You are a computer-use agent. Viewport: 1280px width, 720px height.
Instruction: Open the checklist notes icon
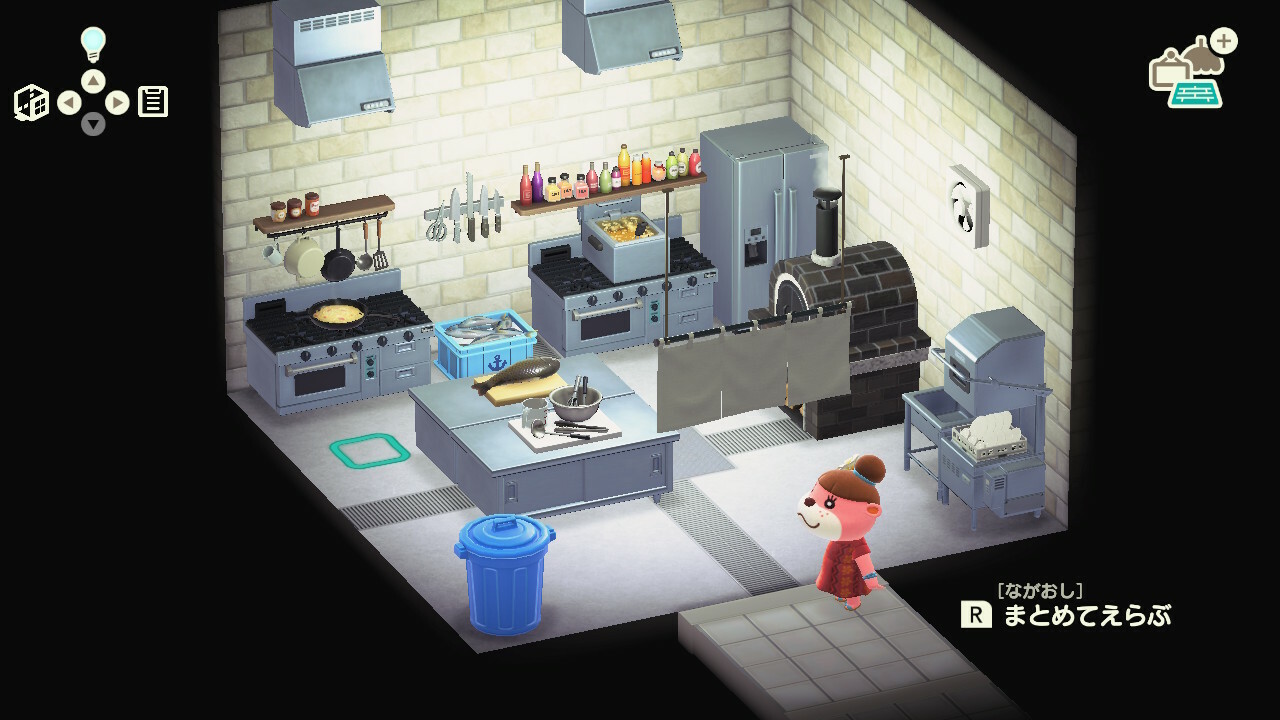click(x=153, y=102)
